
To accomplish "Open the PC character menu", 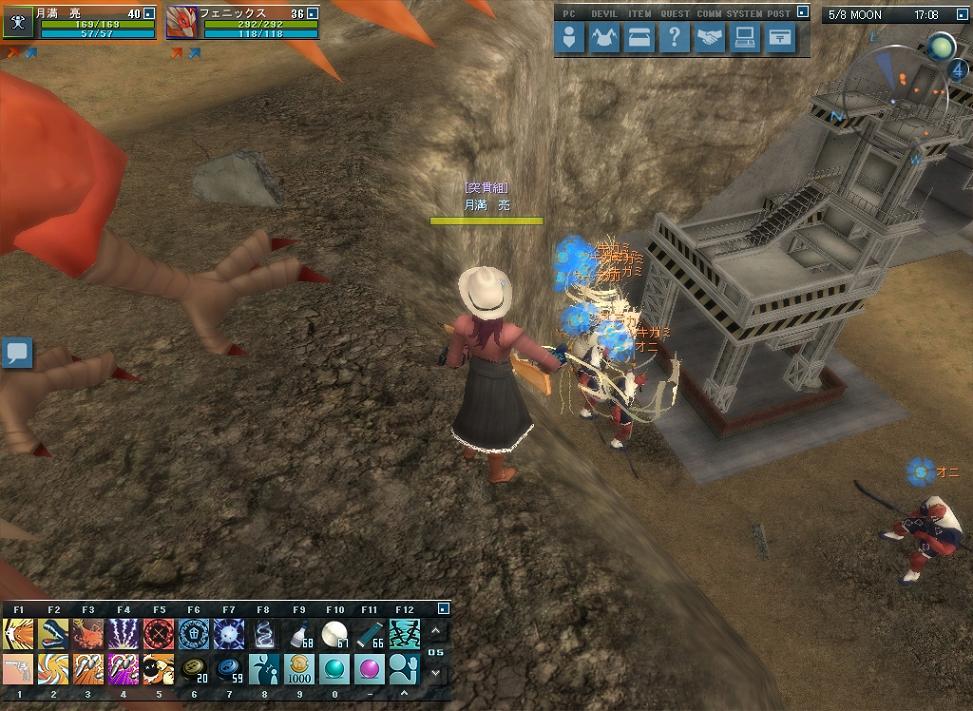I will 570,39.
